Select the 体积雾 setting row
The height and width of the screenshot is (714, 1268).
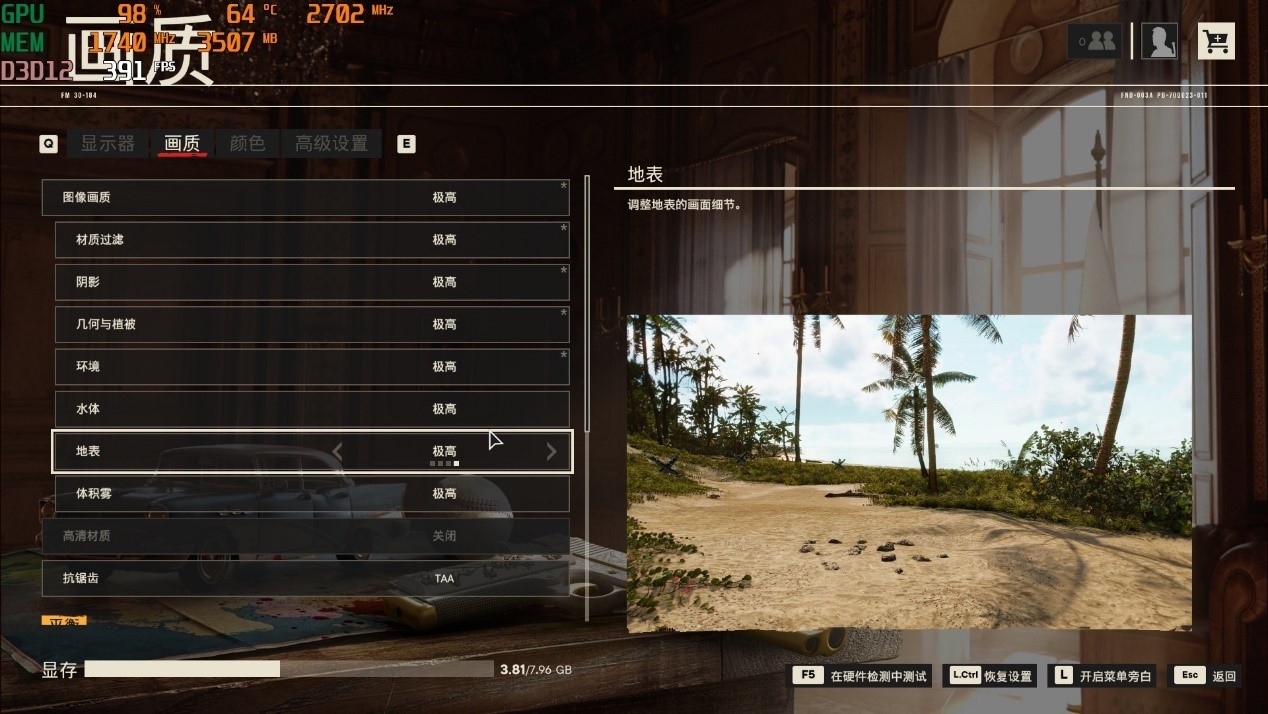pyautogui.click(x=311, y=494)
